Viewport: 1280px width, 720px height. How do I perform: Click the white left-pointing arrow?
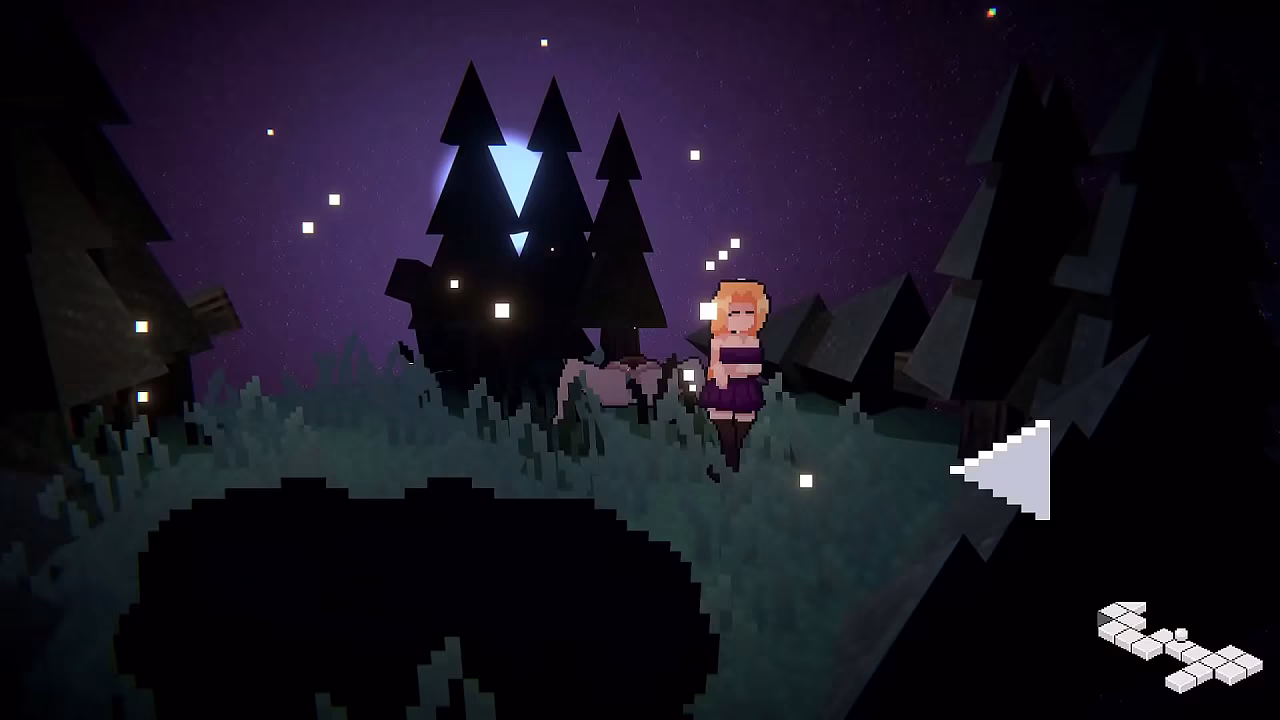pos(1012,469)
